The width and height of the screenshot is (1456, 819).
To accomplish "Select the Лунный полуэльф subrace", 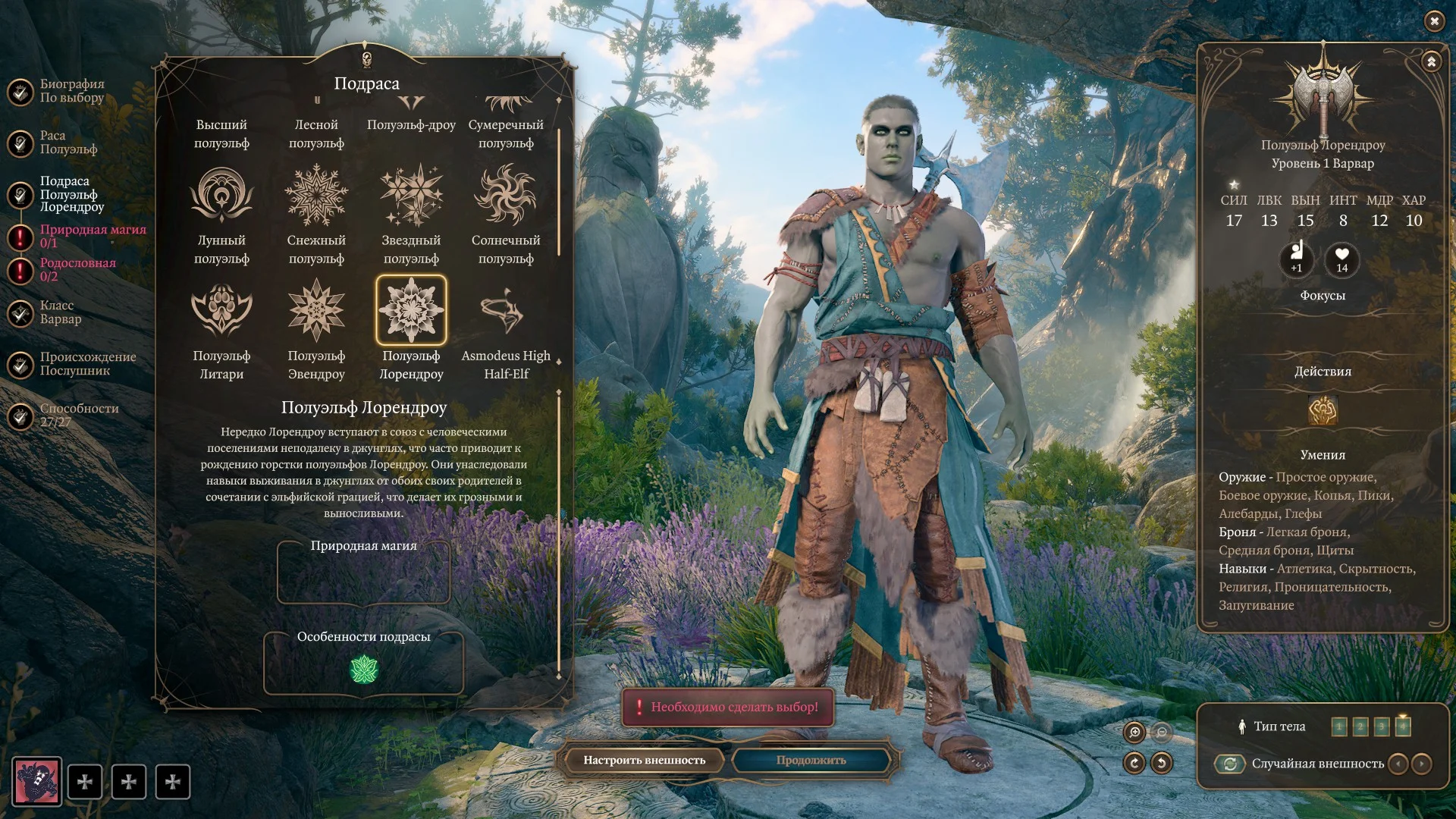I will pos(221,196).
